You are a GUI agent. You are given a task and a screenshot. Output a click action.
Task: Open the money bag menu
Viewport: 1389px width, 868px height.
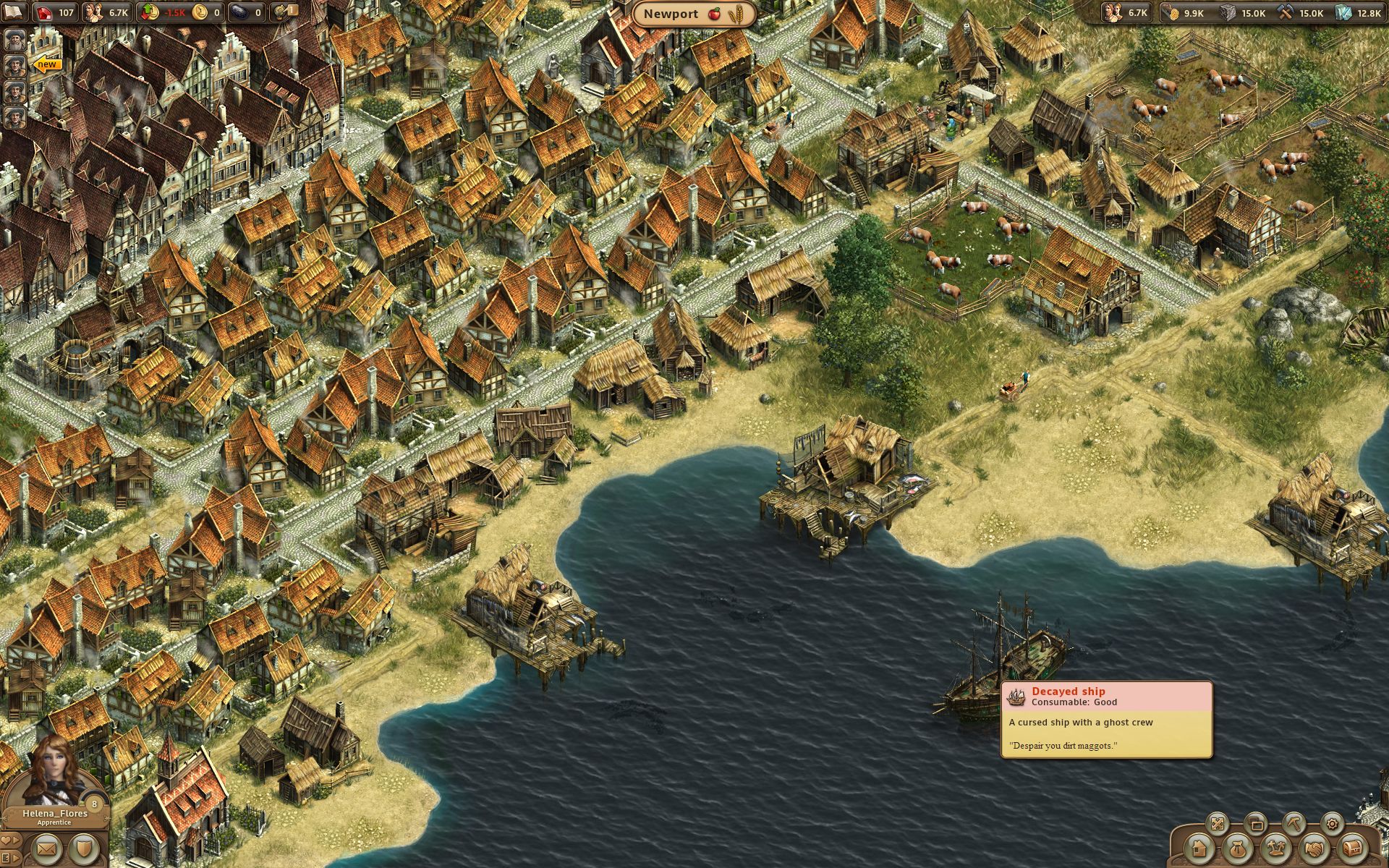point(1237,848)
